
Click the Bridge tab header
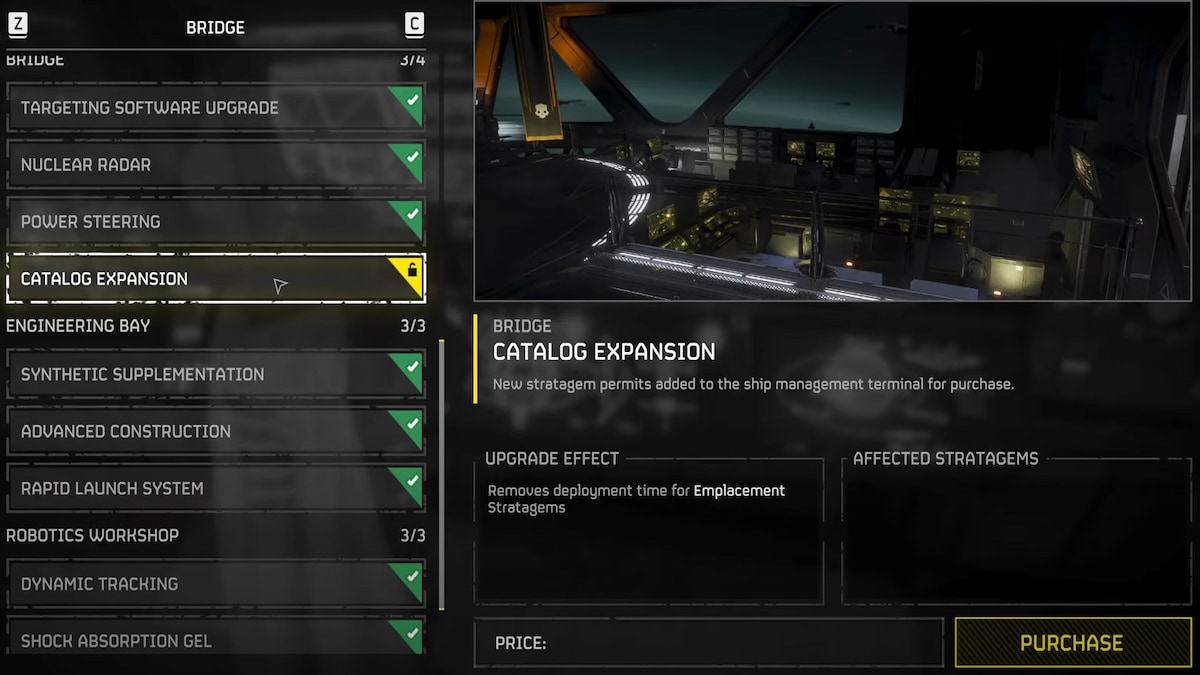pos(215,27)
